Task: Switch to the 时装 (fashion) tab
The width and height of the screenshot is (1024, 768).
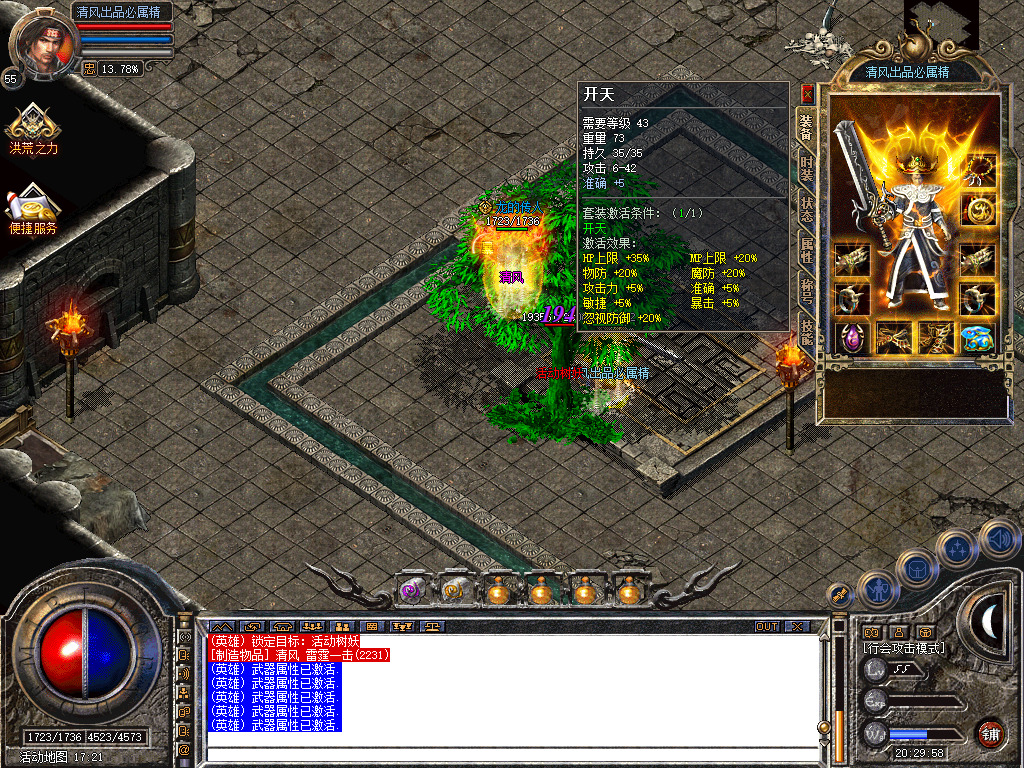Action: click(806, 167)
